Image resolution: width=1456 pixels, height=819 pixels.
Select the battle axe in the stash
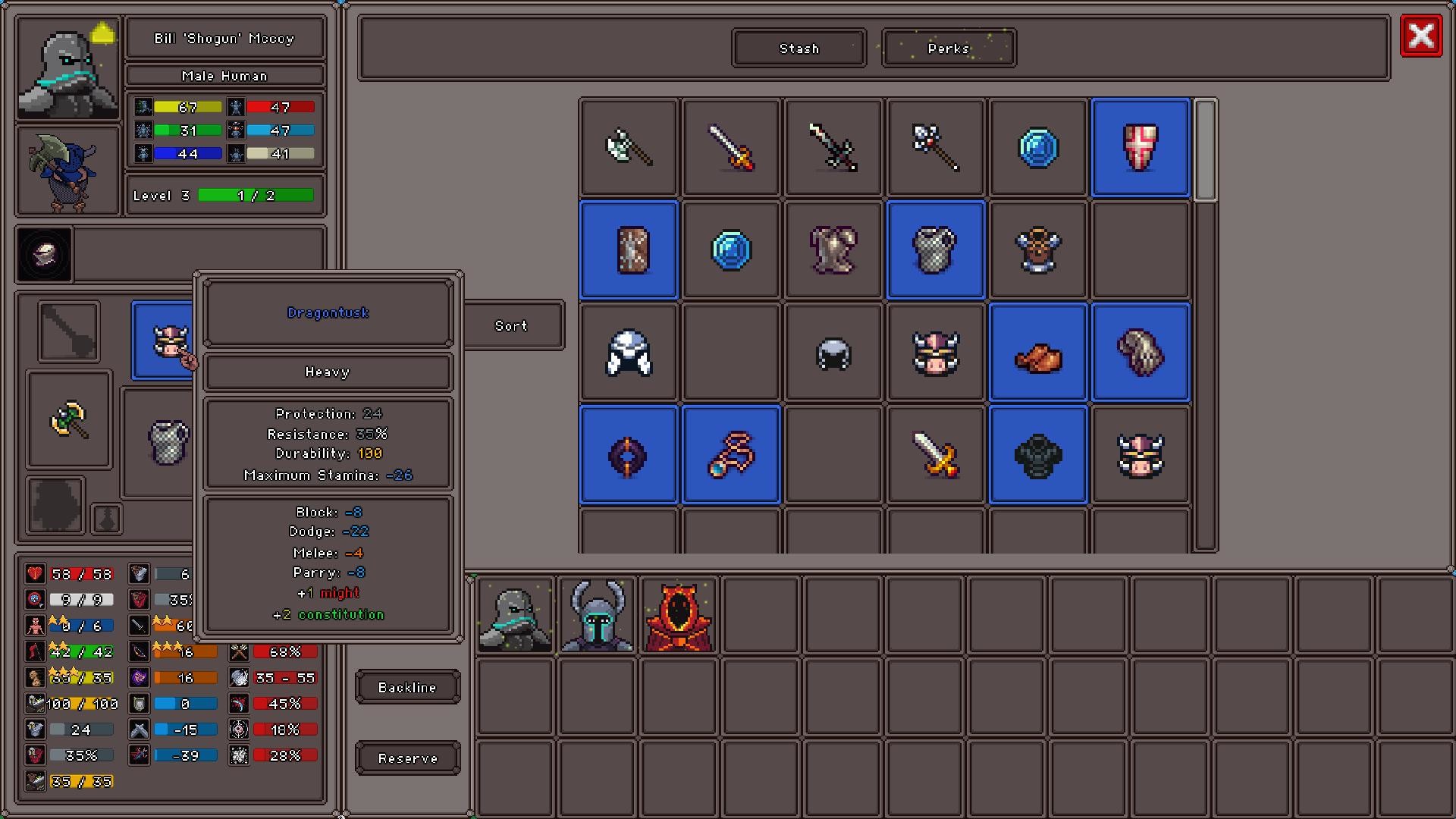(628, 146)
